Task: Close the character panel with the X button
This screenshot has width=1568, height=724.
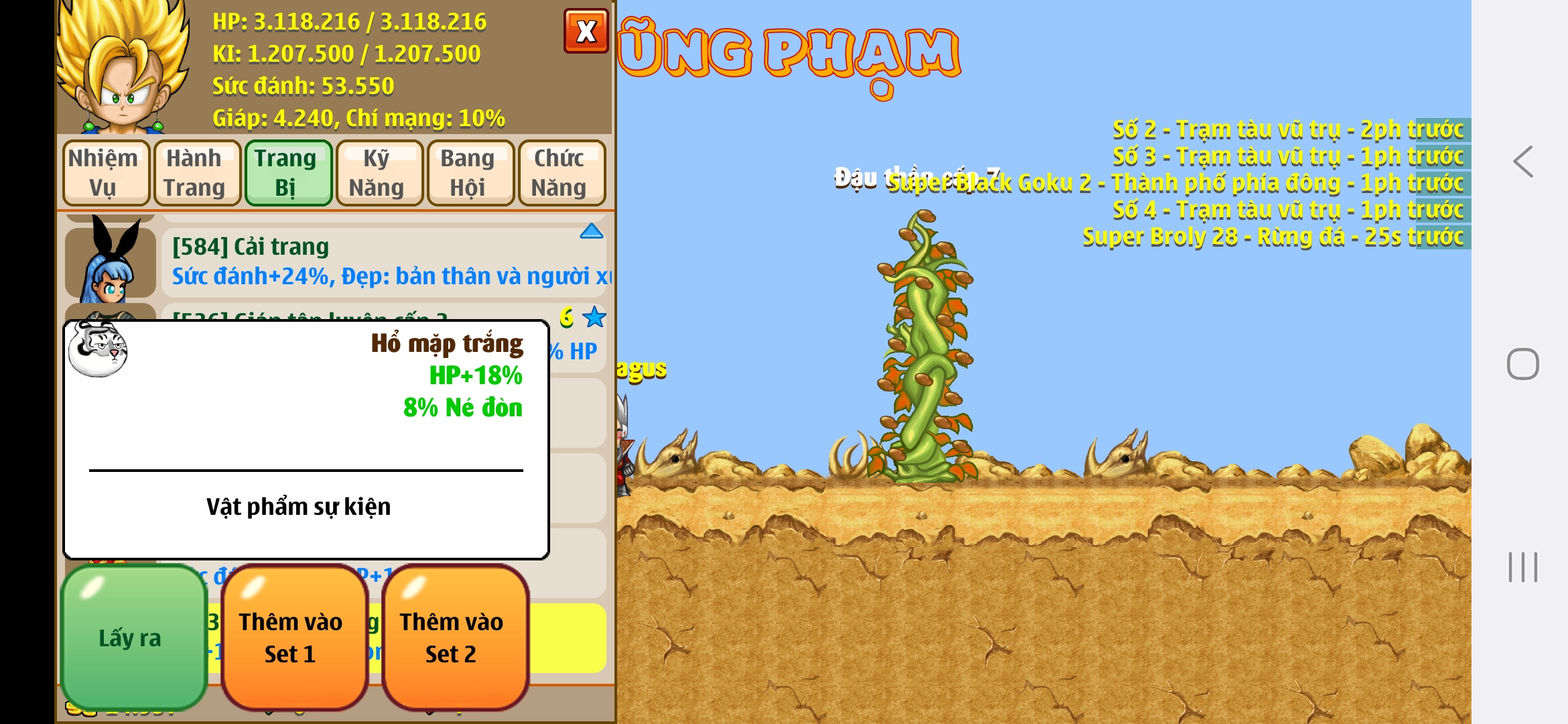Action: 586,31
